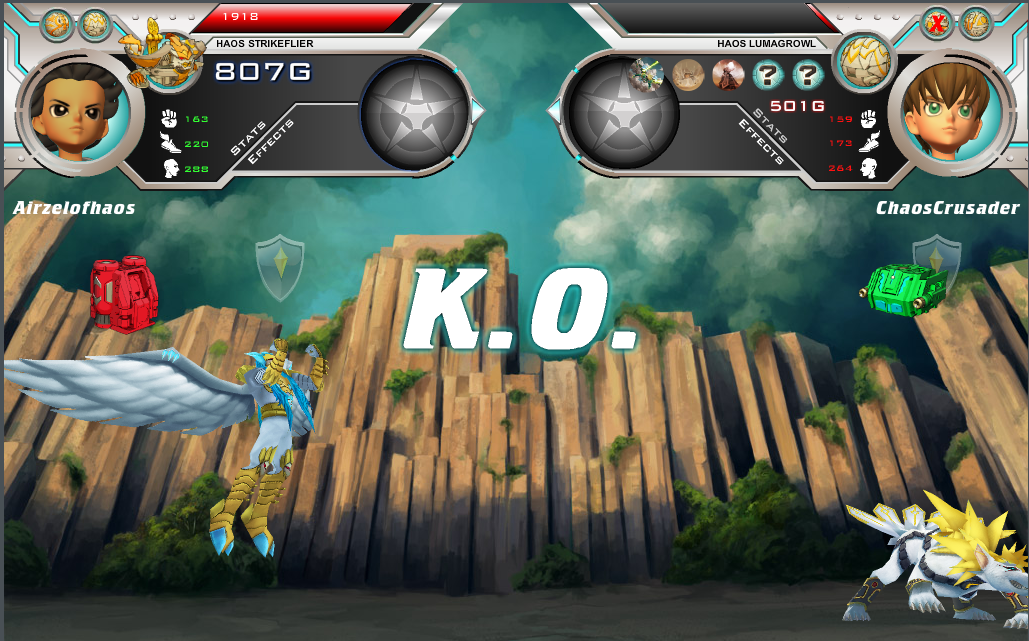Click the defeated Bakugan ball marked with red X
The height and width of the screenshot is (641, 1029).
(x=937, y=23)
